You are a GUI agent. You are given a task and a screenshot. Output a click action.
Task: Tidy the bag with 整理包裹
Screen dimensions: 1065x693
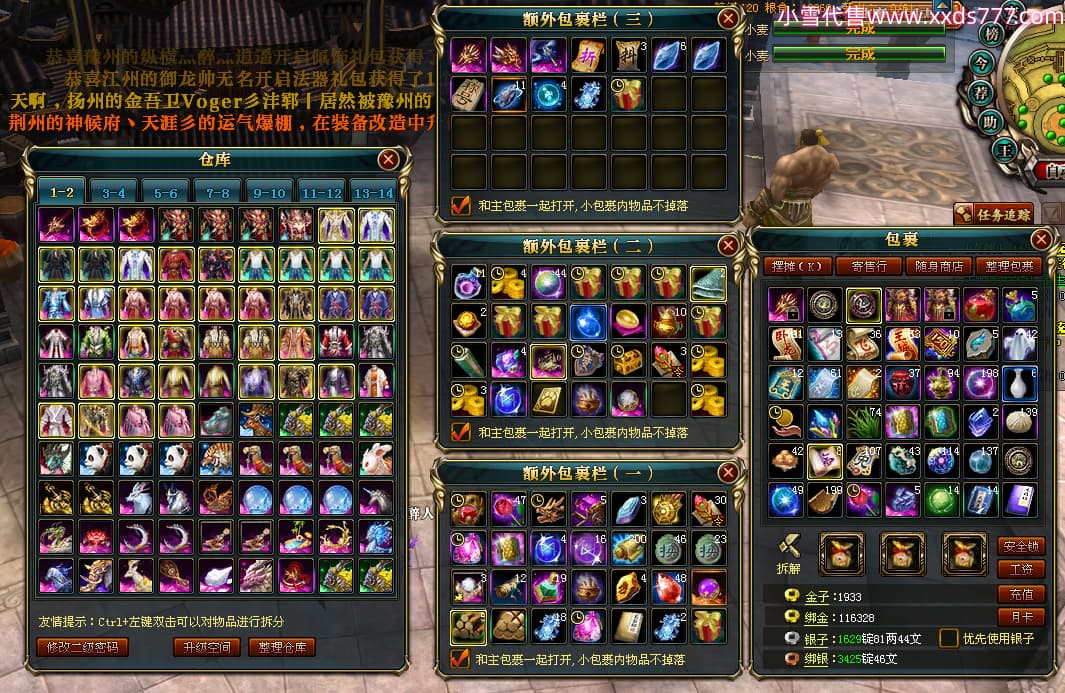pos(1006,266)
